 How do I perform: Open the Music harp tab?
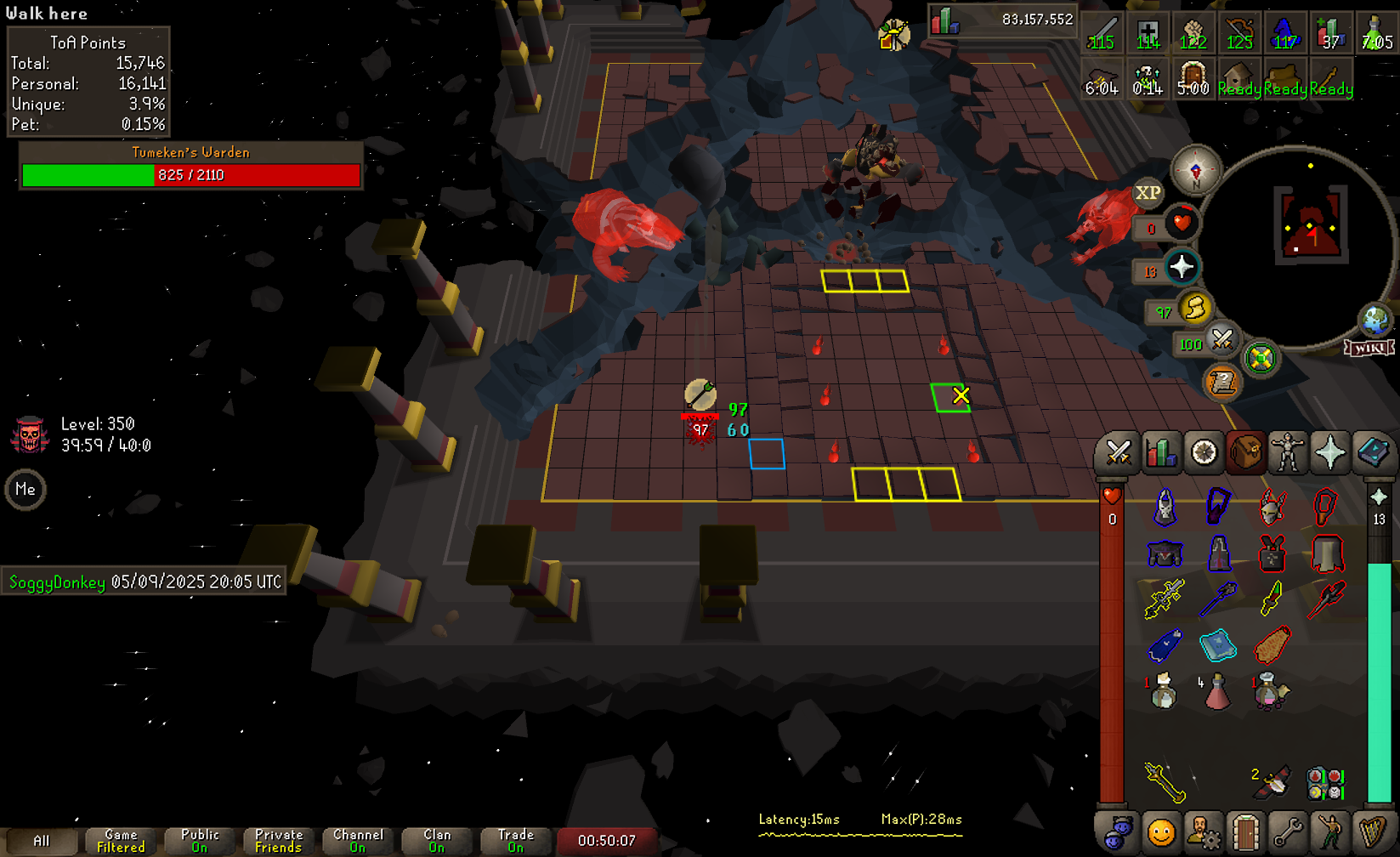[1373, 832]
